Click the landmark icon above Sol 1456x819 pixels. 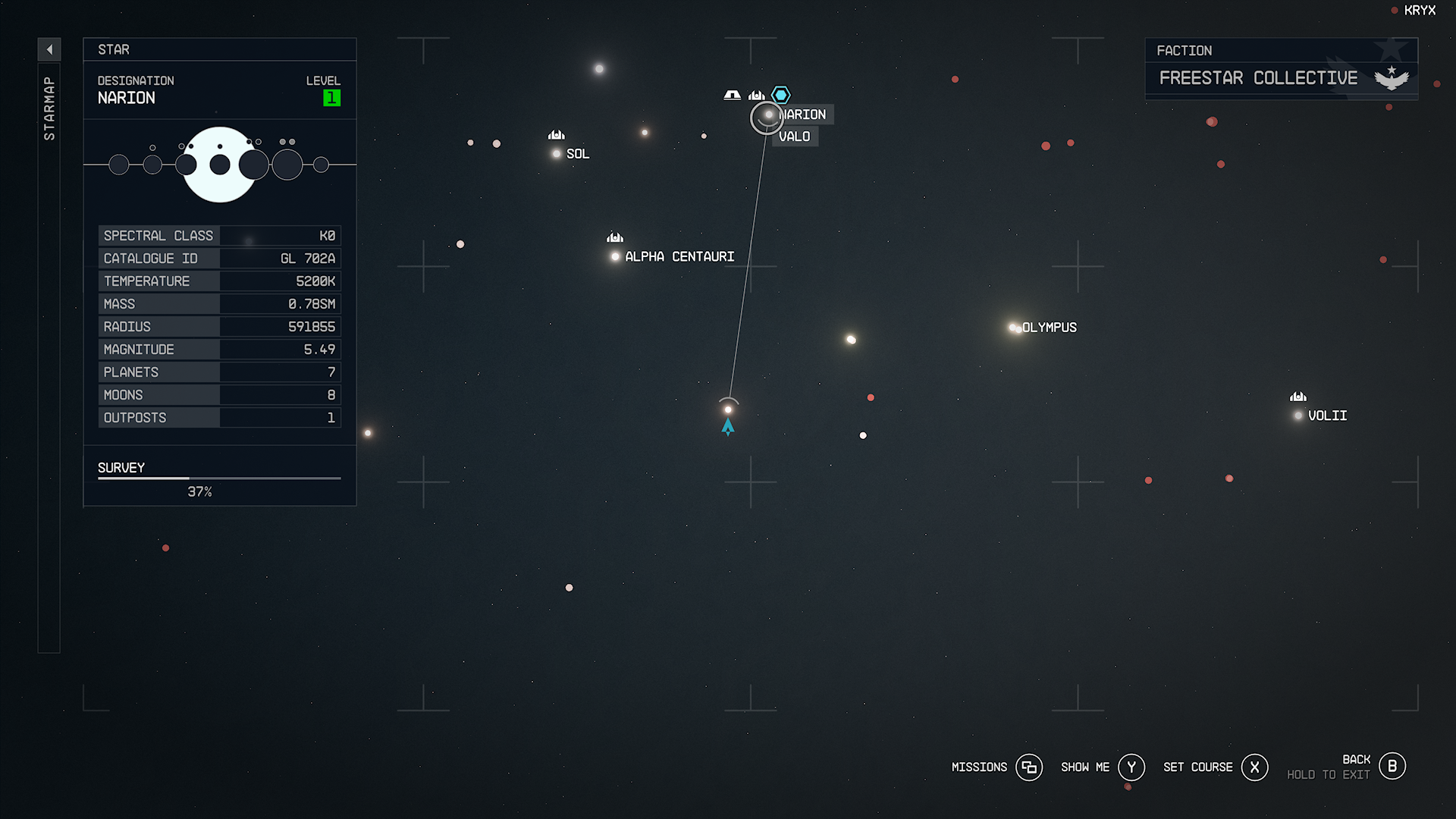click(x=556, y=134)
